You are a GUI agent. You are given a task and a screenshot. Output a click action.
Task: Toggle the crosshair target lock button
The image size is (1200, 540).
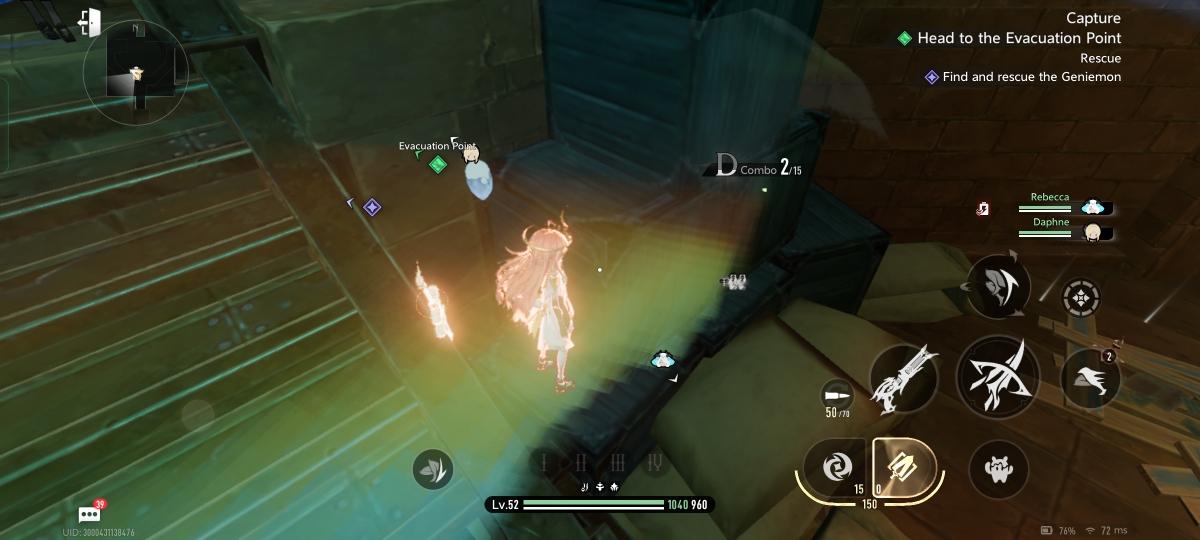coord(1081,297)
